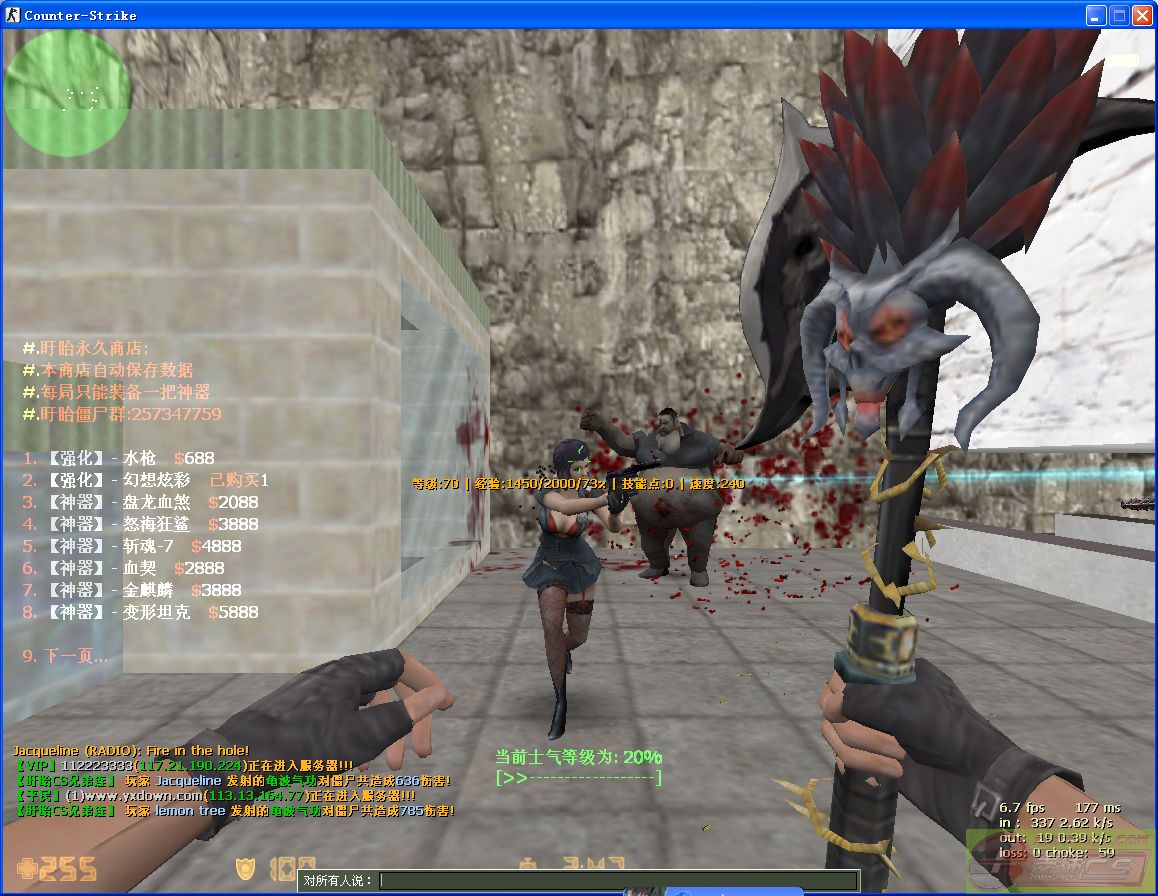The height and width of the screenshot is (896, 1158).
Task: Minimize the Counter-Strike window
Action: click(x=1098, y=15)
